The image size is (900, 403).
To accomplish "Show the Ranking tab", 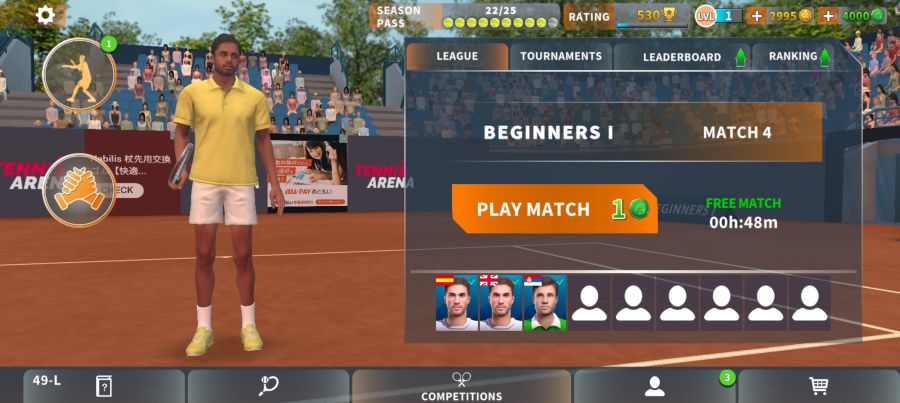I will click(x=793, y=57).
